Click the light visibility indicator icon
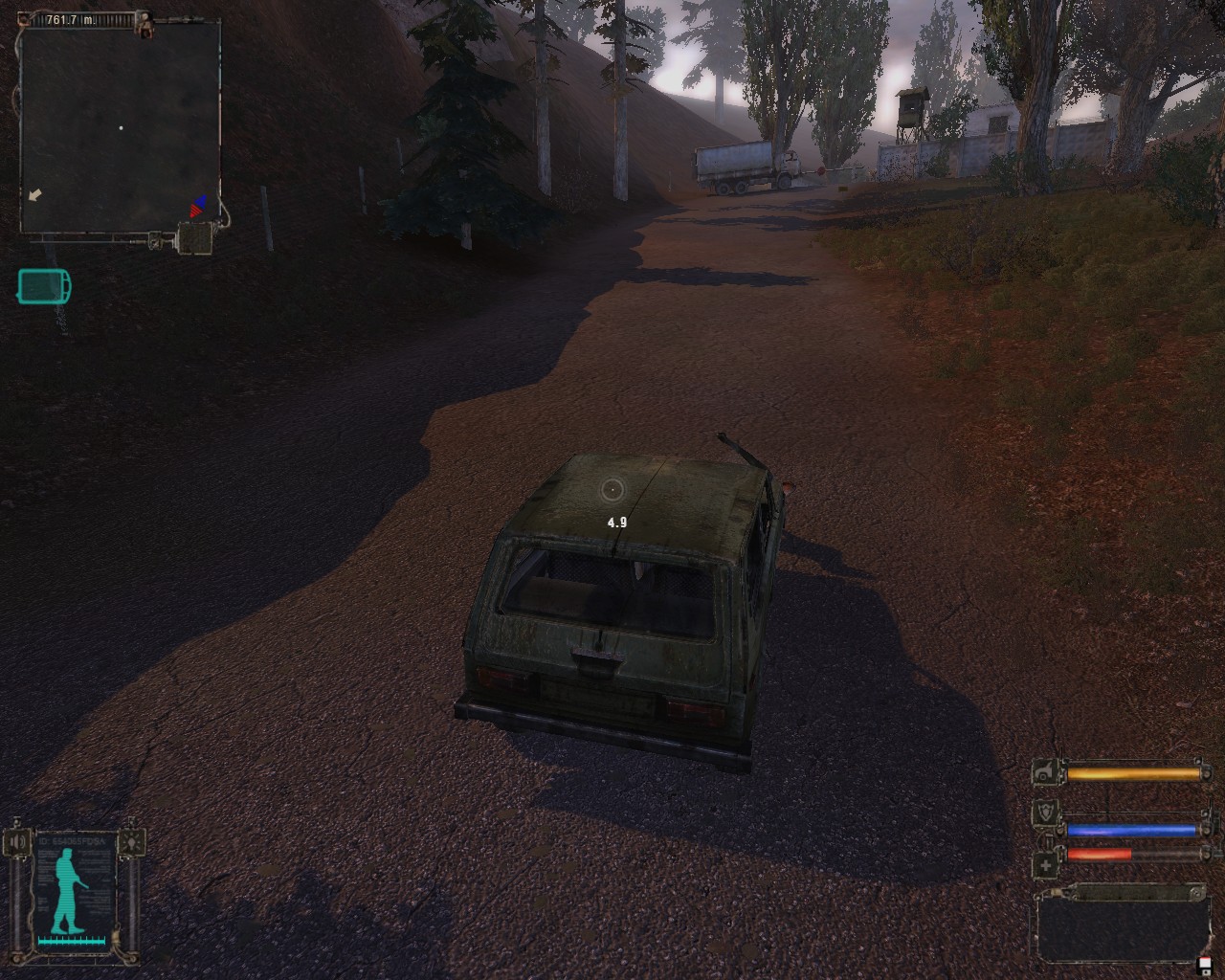 point(132,842)
